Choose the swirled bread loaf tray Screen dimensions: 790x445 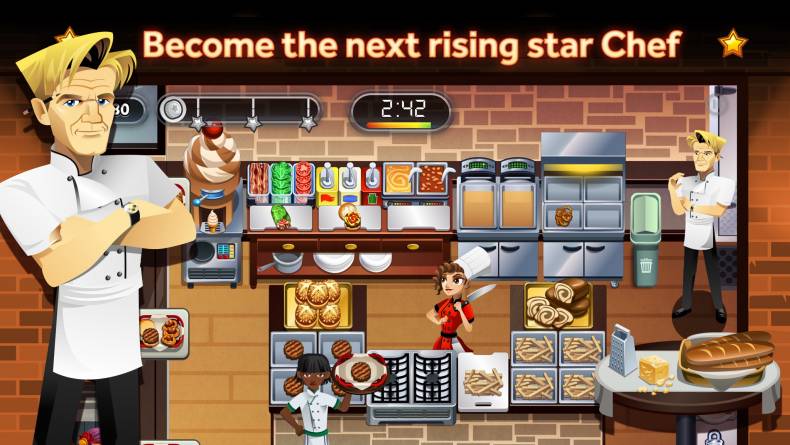[559, 303]
